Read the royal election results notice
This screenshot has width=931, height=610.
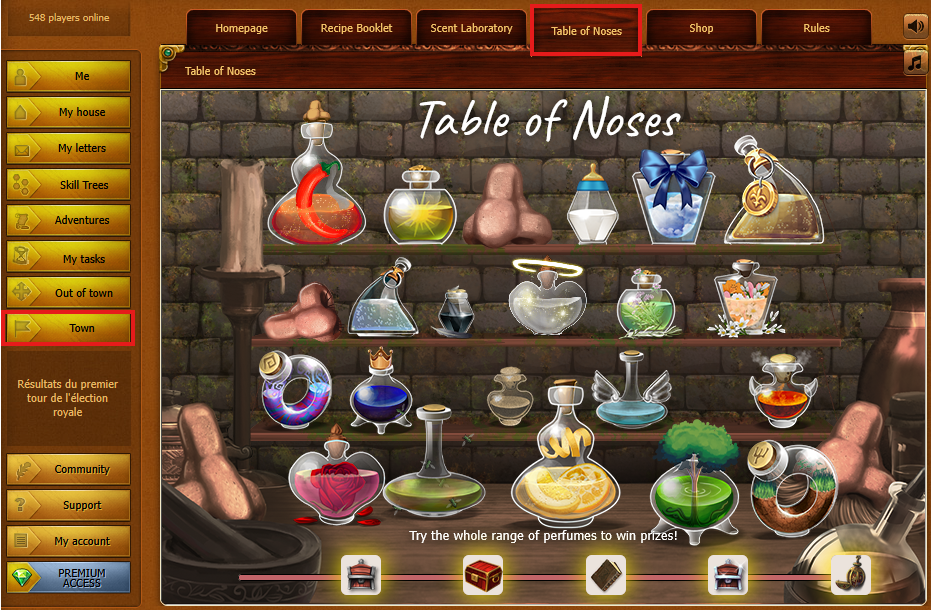point(69,398)
